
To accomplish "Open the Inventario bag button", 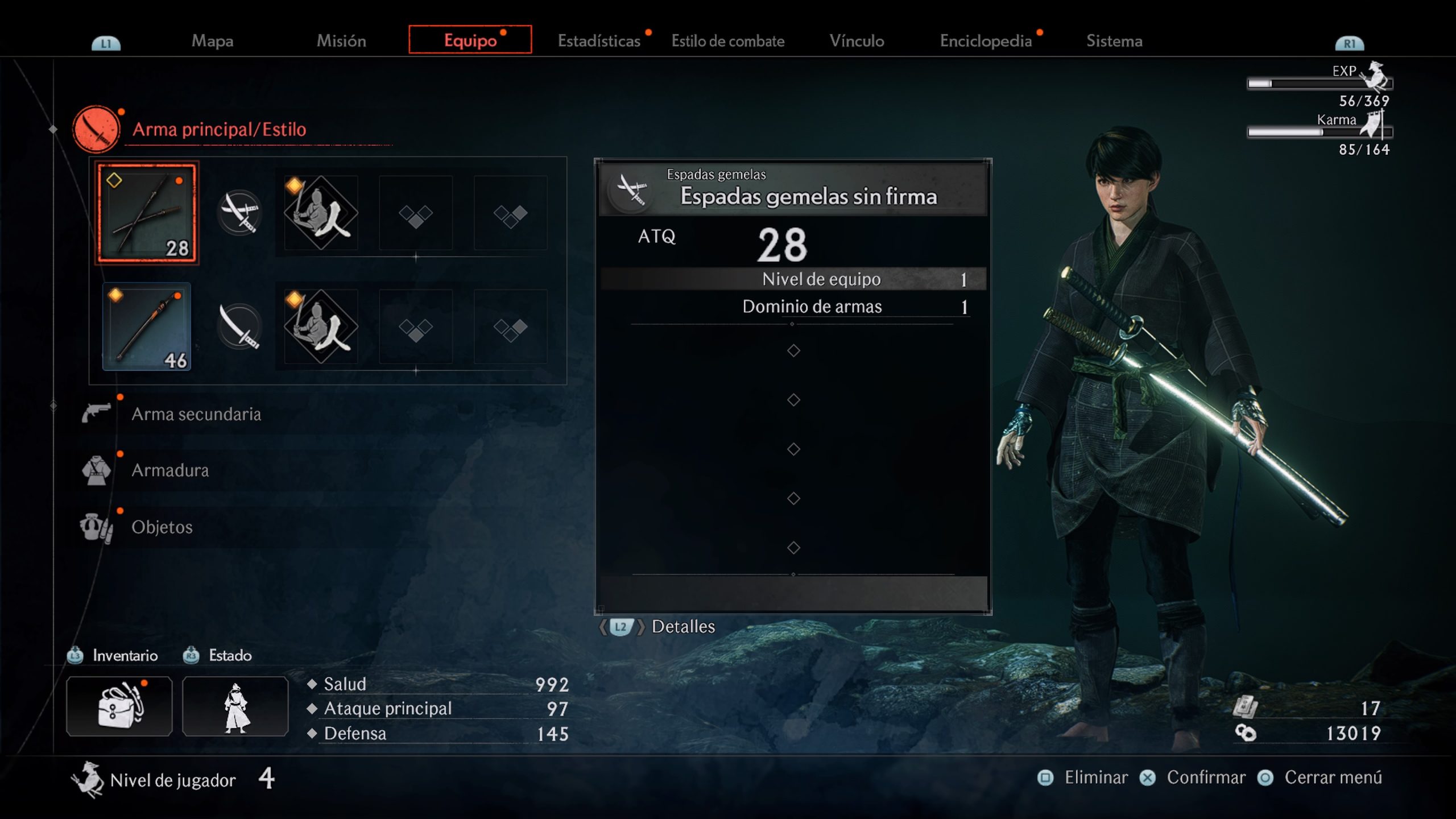I will tap(119, 706).
